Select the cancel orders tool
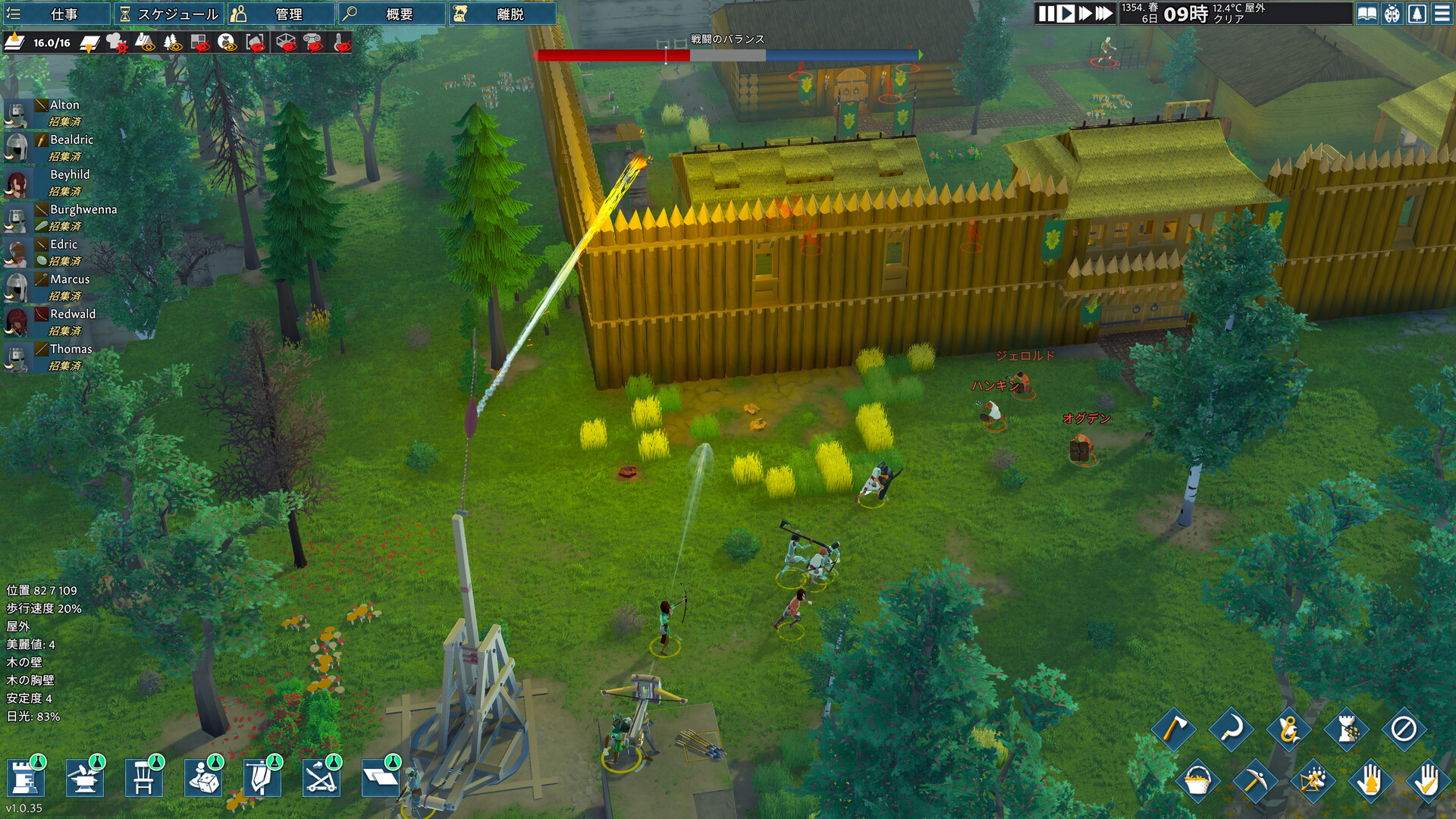The width and height of the screenshot is (1456, 819). (1404, 730)
